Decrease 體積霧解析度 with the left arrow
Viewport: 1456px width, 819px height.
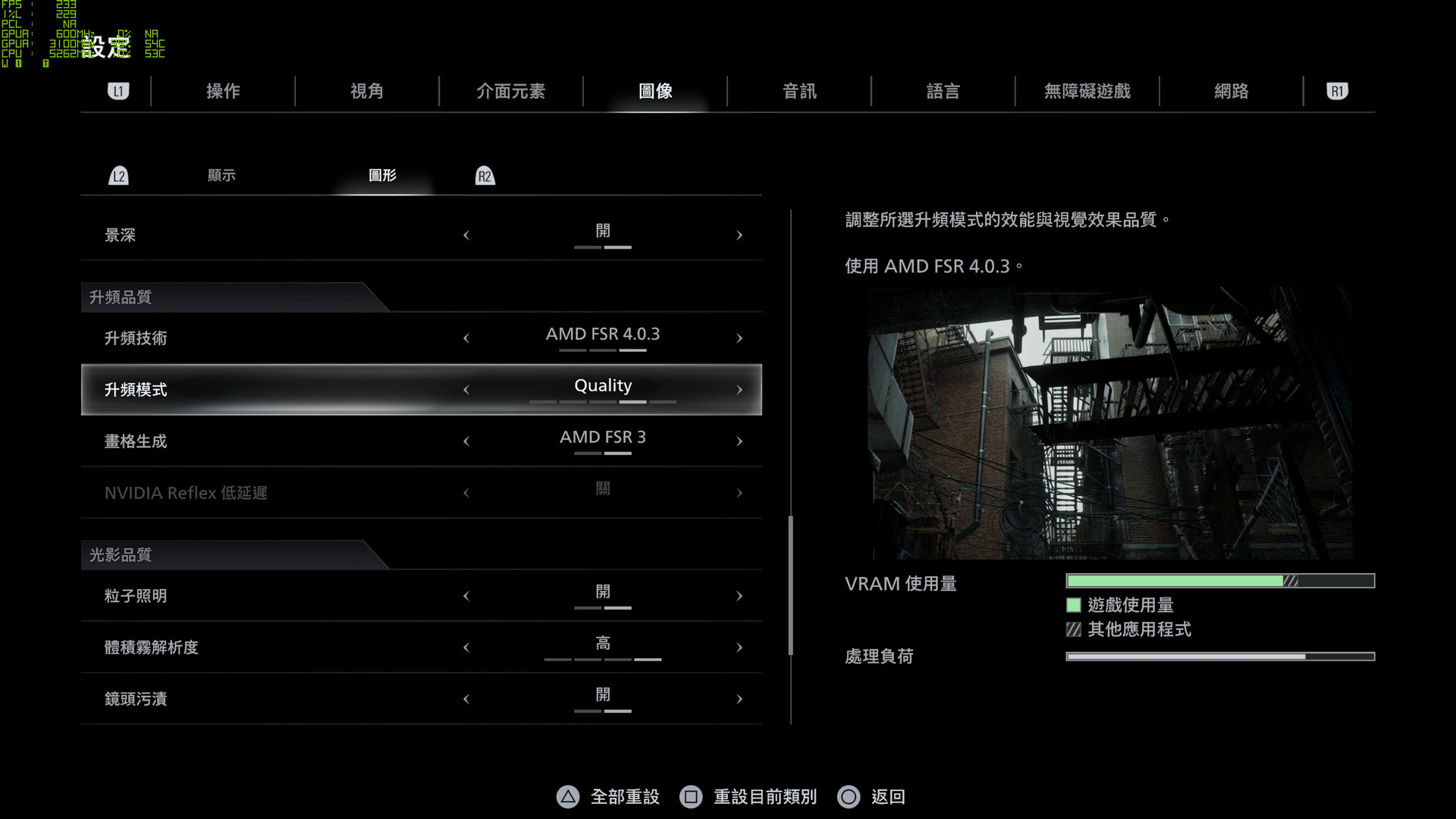[466, 648]
